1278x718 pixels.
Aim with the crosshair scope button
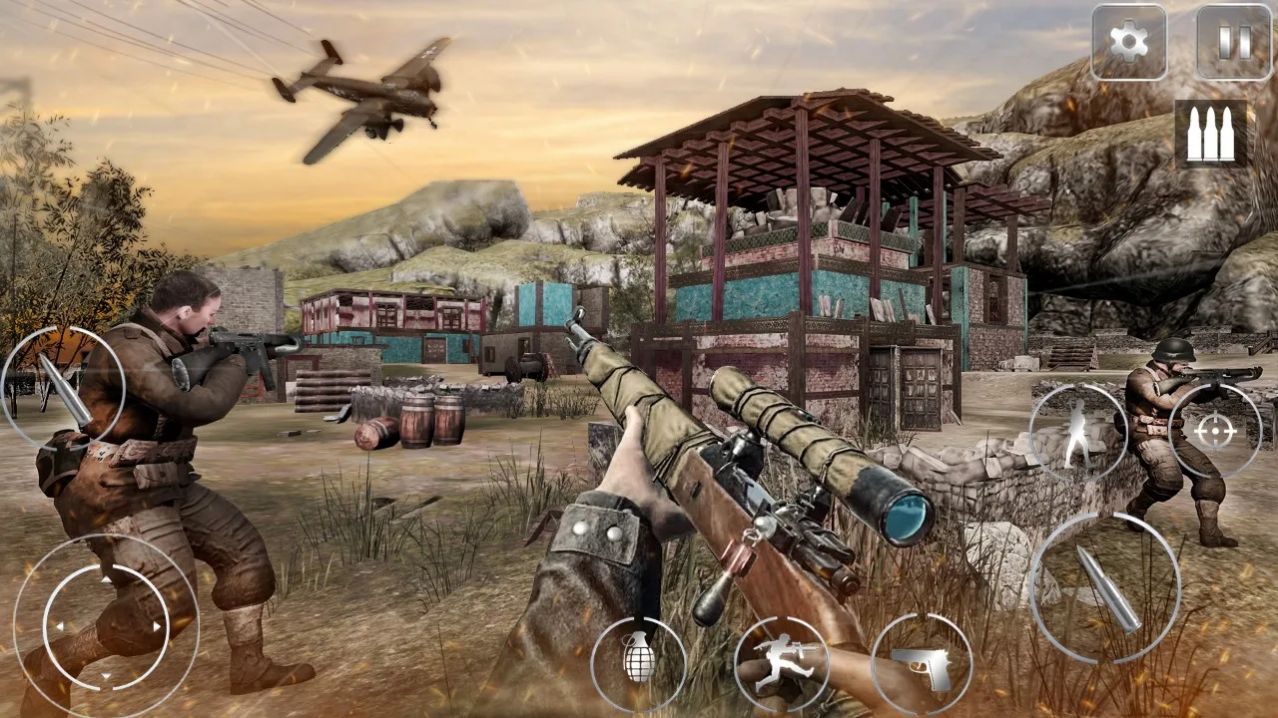(x=1215, y=430)
